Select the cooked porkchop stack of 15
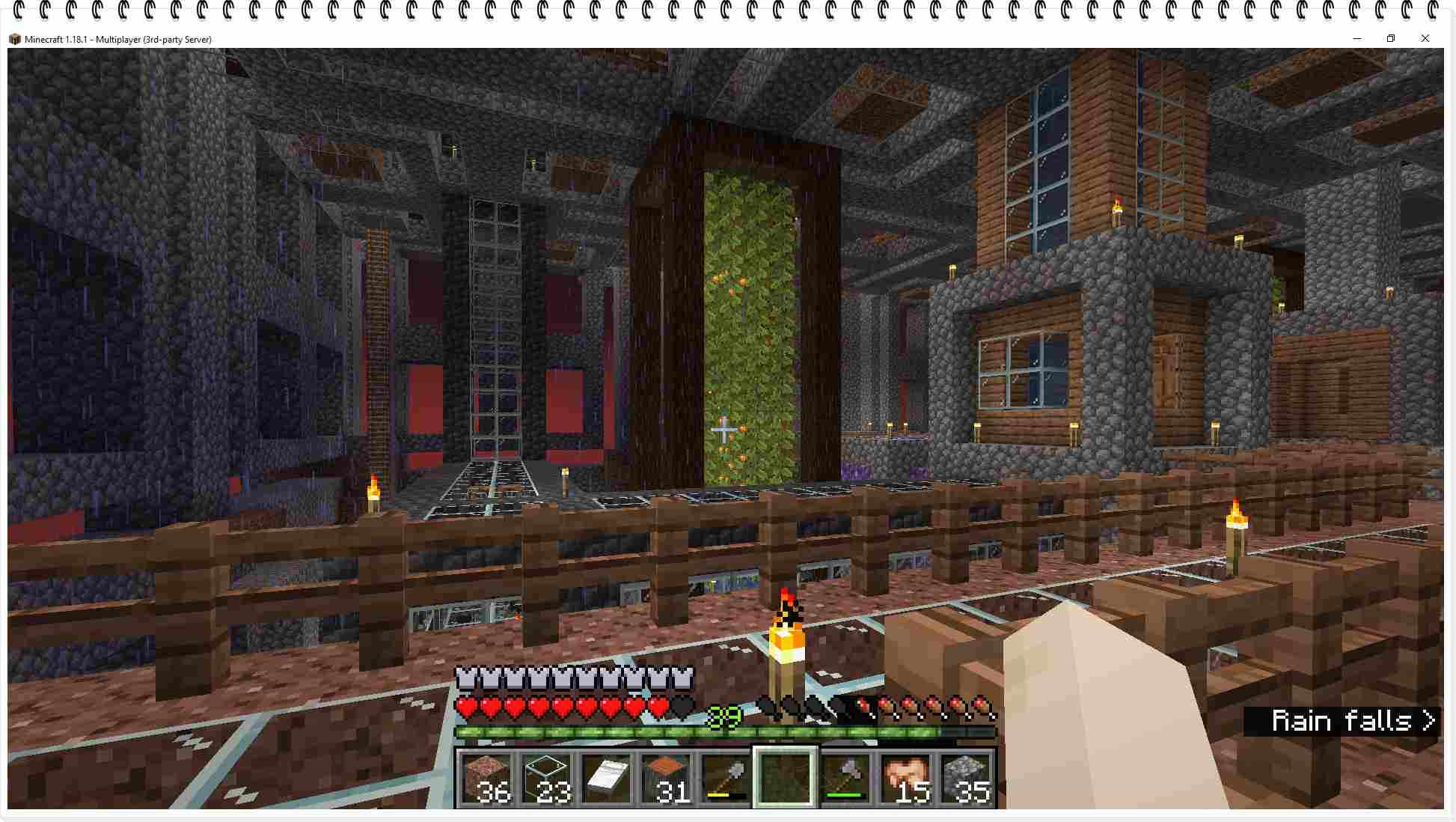The width and height of the screenshot is (1456, 822). (x=905, y=779)
